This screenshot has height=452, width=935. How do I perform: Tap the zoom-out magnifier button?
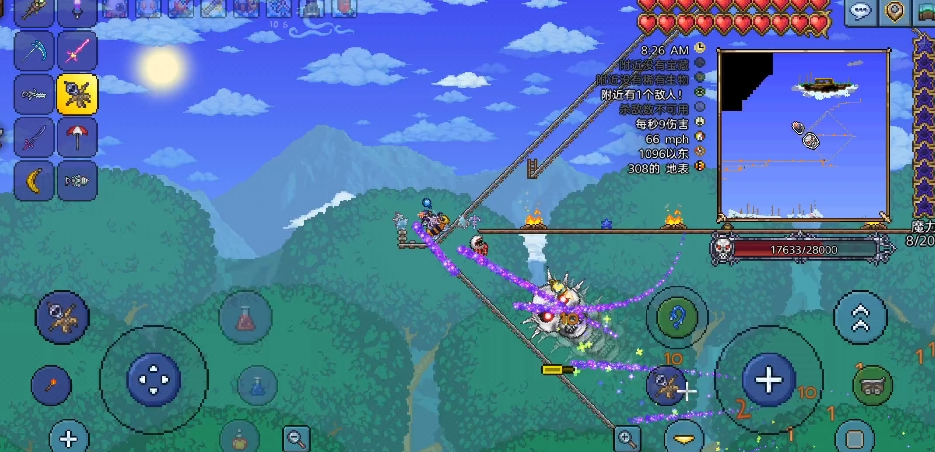pyautogui.click(x=297, y=437)
